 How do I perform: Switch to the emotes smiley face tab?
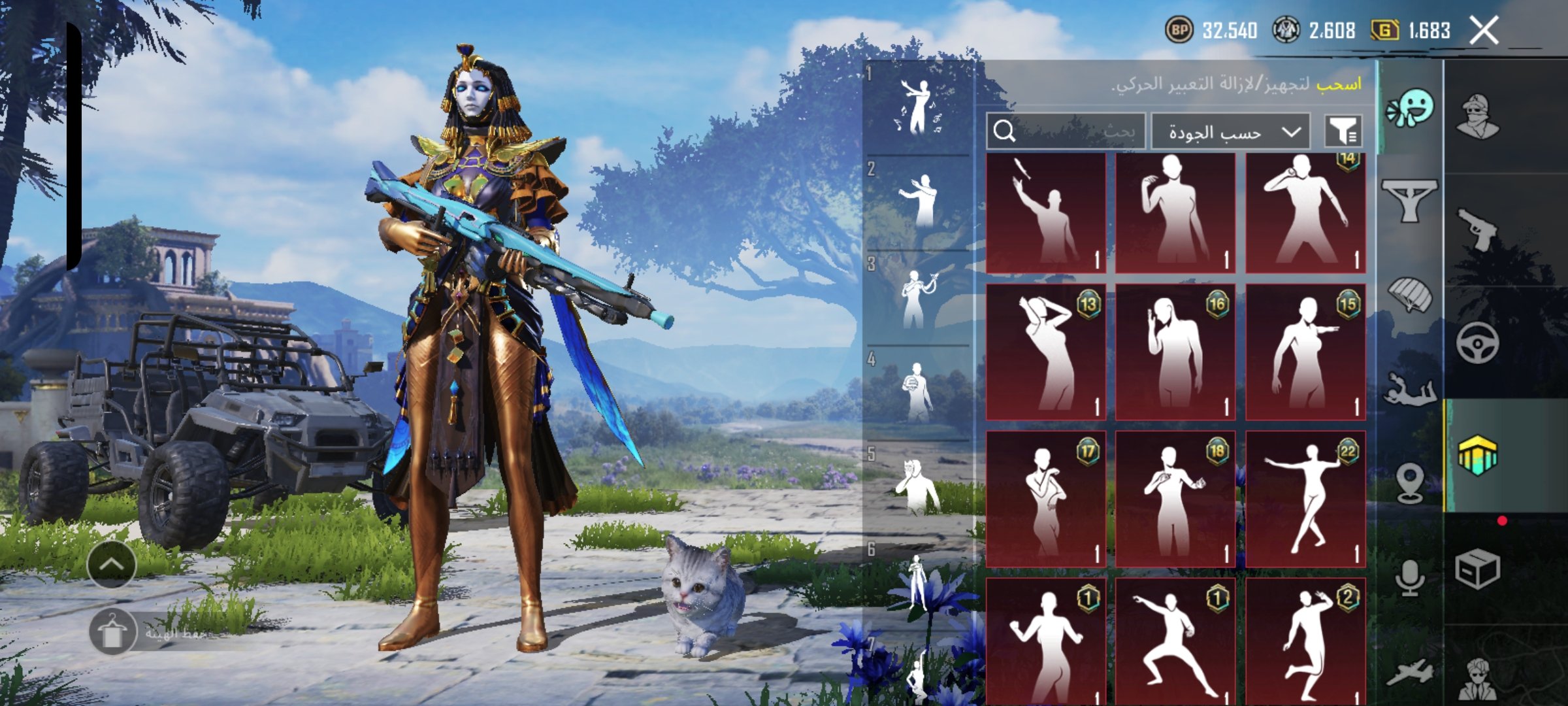(x=1411, y=109)
